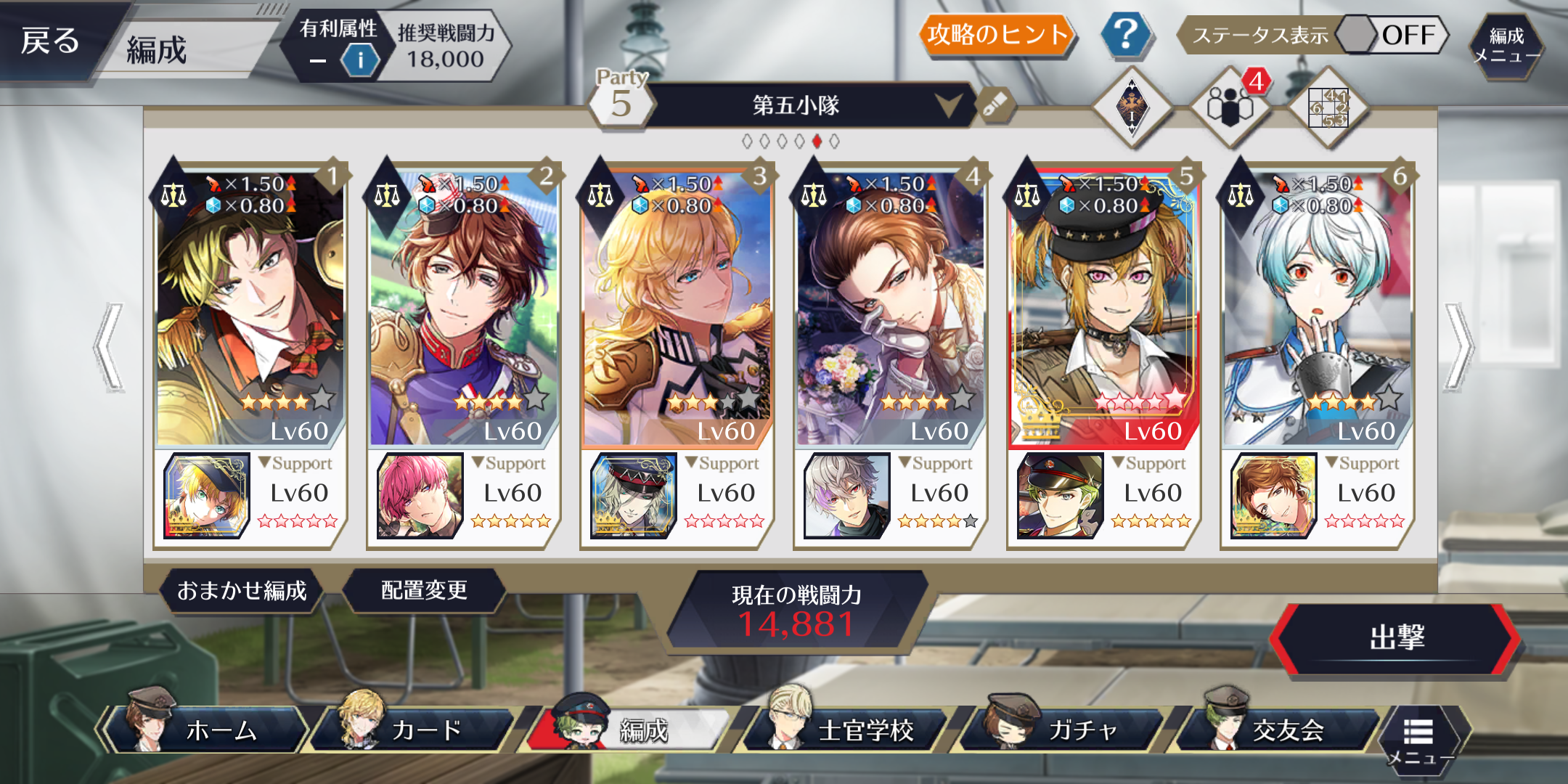Screen dimensions: 1568x784
Task: Open the 攻略のヒント strategy hints
Action: pos(997,35)
